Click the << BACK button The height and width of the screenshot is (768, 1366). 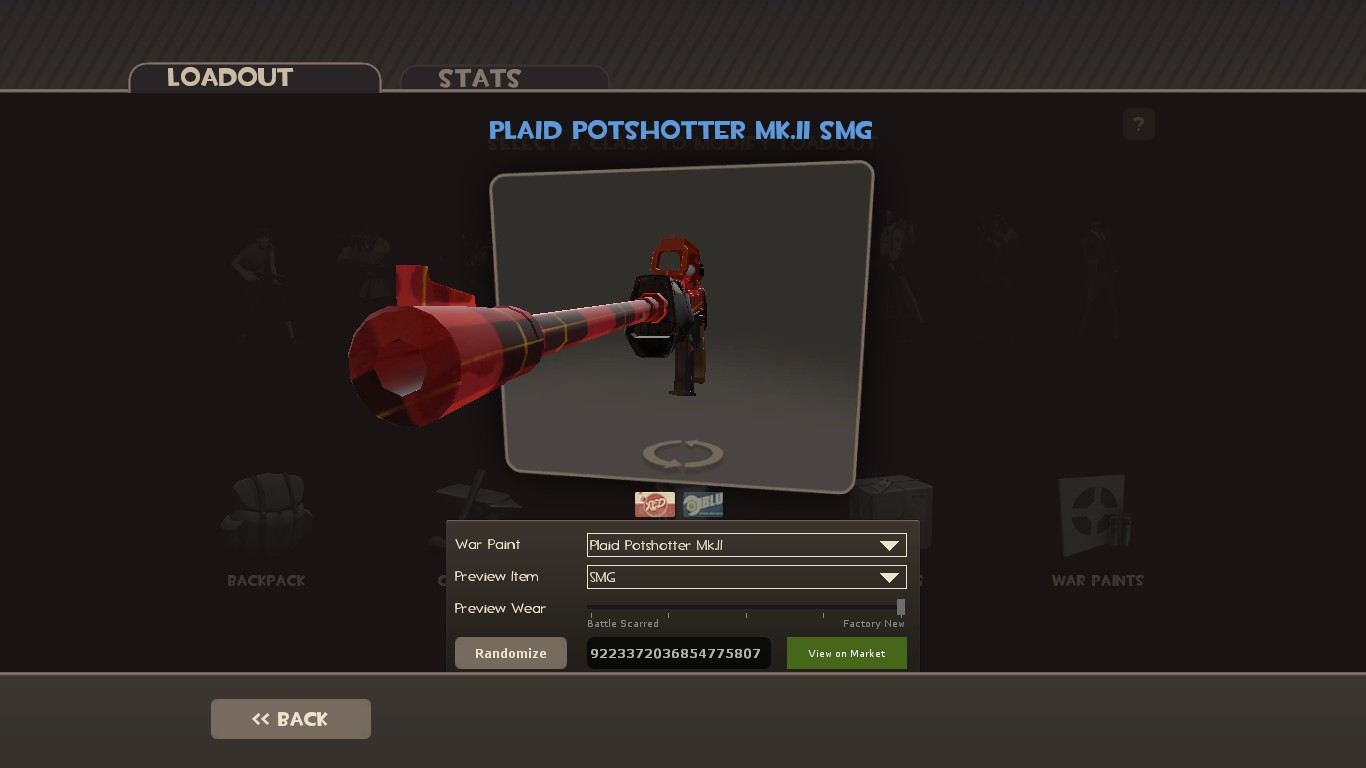(290, 718)
